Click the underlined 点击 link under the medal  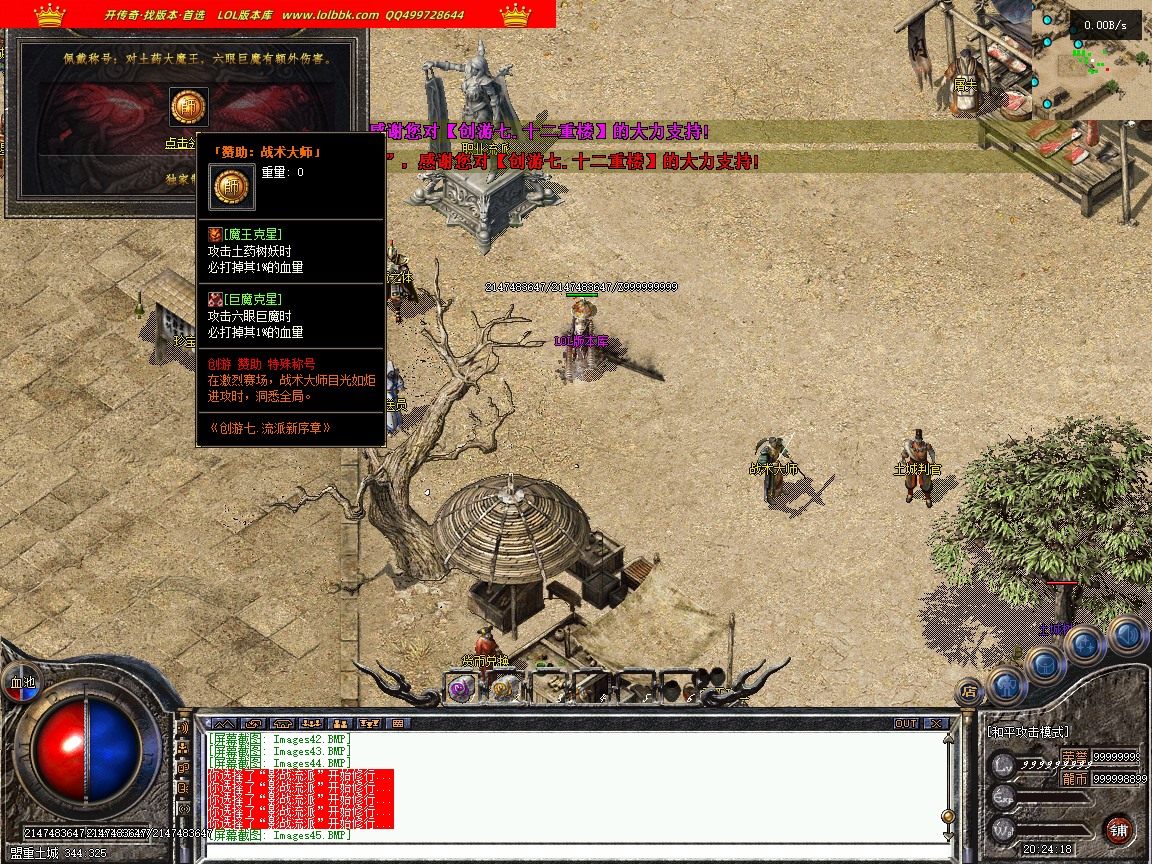(180, 143)
